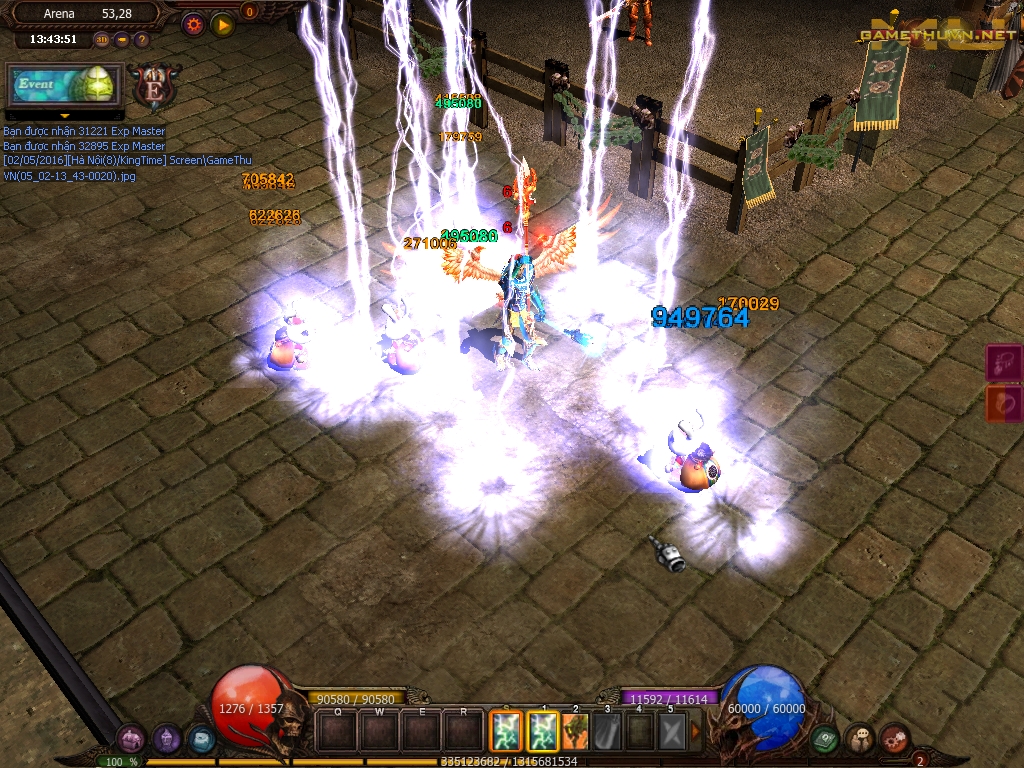Screen dimensions: 1024x768
Task: Open the blue bag inventory icon
Action: point(201,739)
